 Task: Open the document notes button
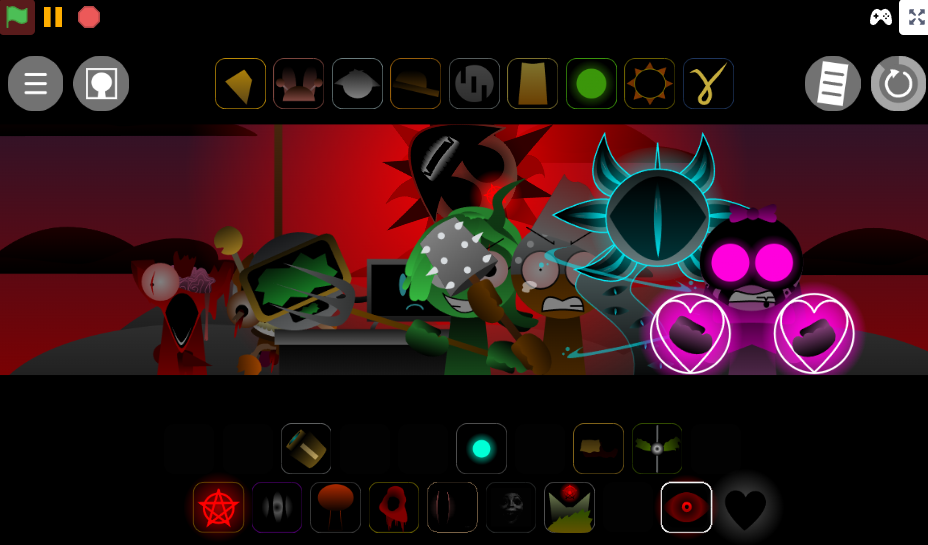click(833, 83)
